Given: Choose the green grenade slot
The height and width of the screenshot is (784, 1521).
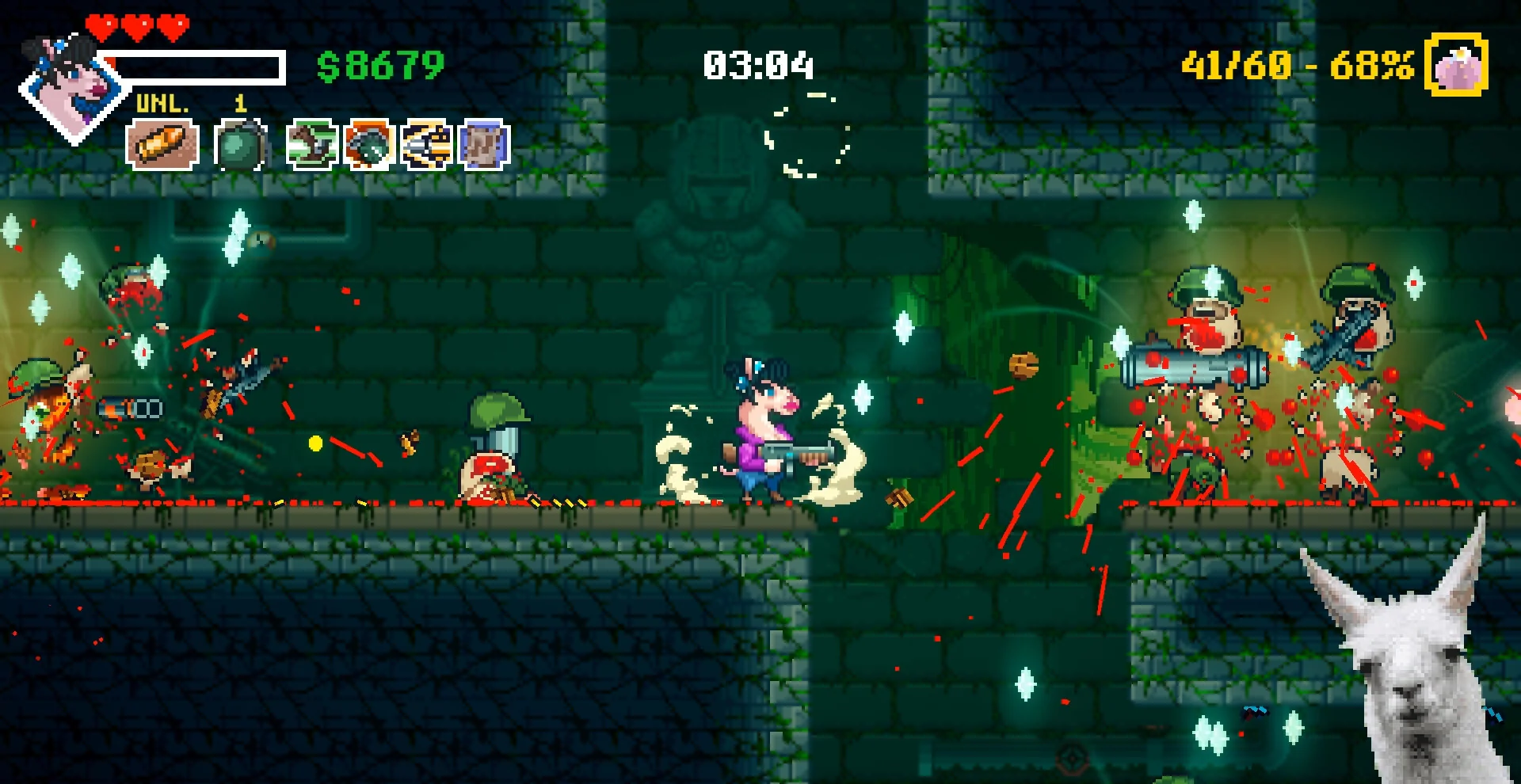Looking at the screenshot, I should coord(240,145).
